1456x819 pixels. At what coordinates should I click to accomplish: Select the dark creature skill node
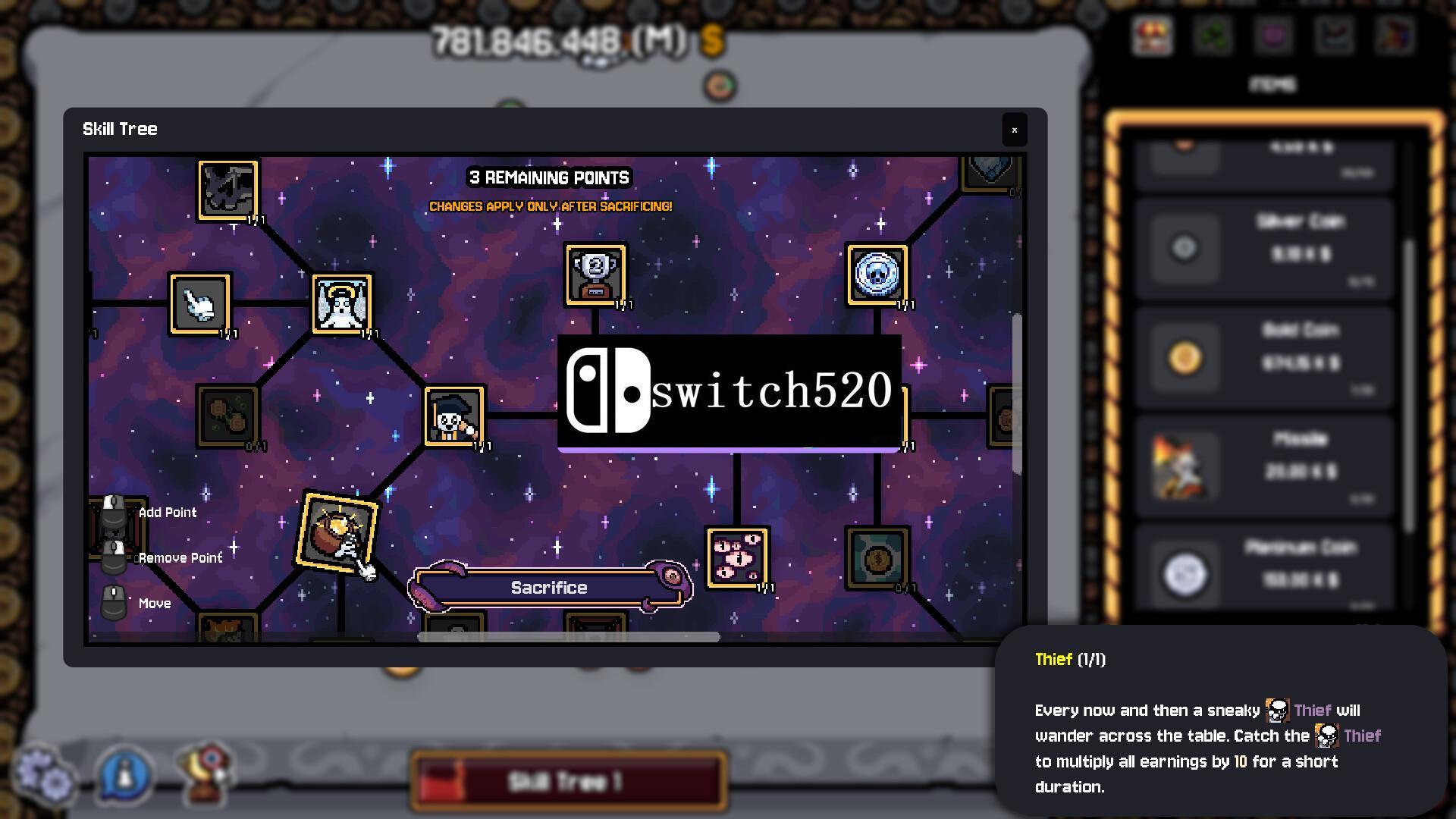tap(227, 190)
